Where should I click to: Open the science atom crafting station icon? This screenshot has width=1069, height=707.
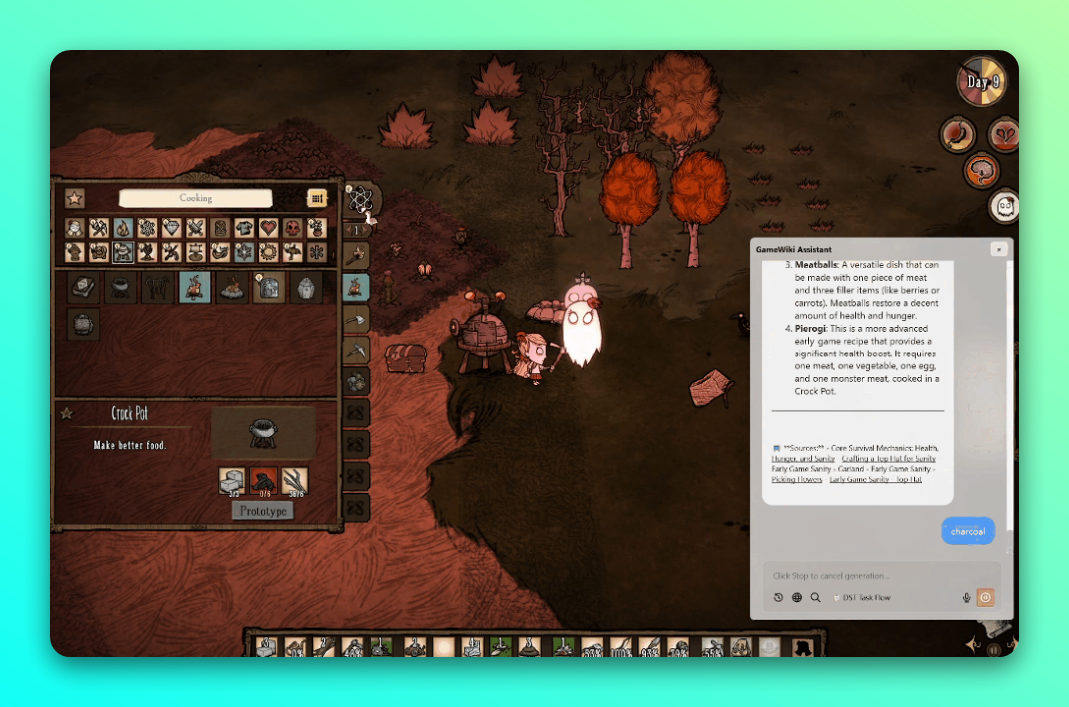coord(359,199)
